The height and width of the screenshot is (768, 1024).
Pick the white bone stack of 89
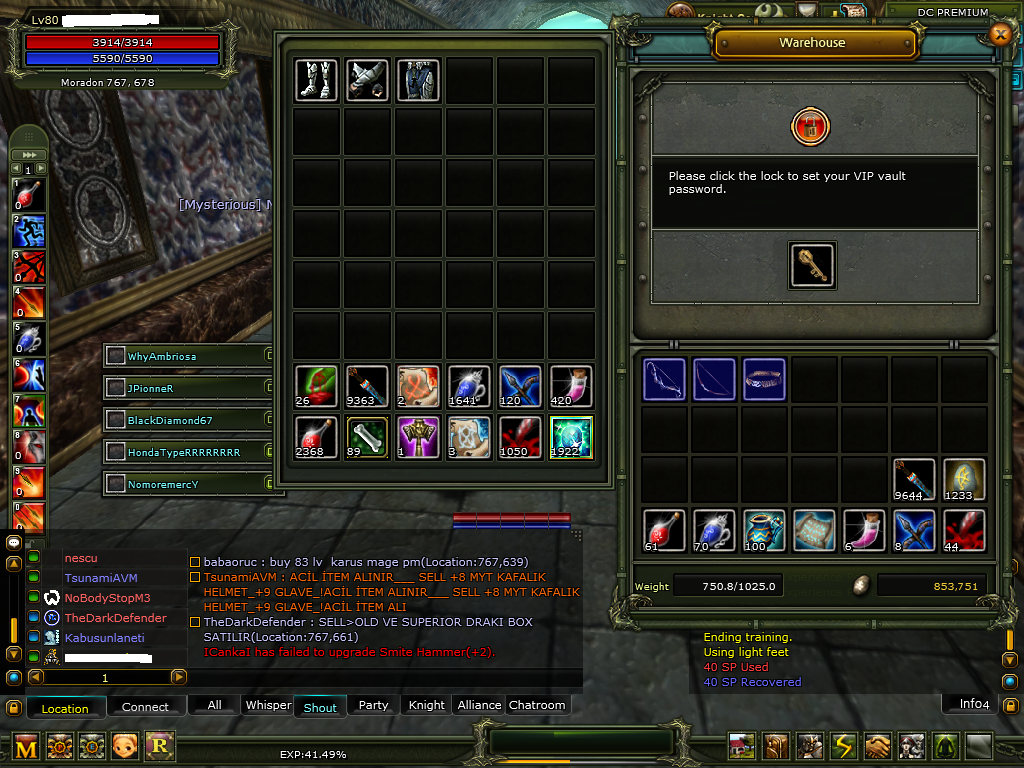367,437
